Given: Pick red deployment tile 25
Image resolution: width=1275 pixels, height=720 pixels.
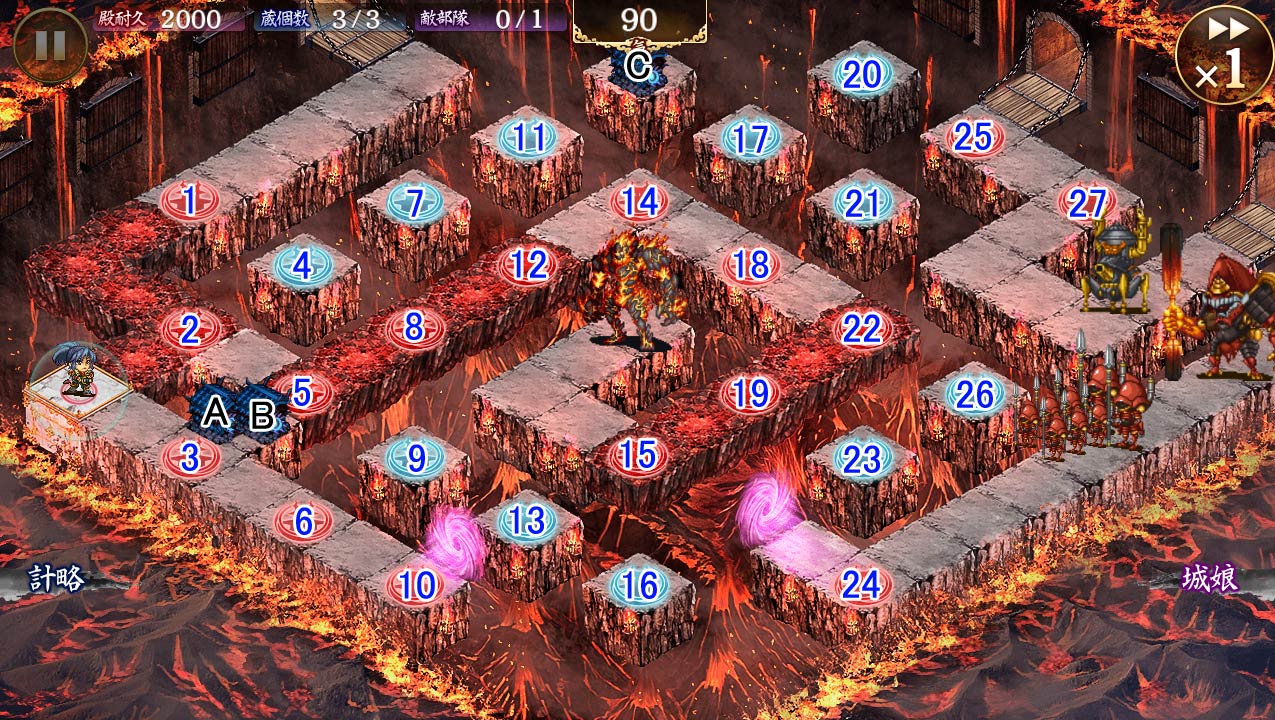Looking at the screenshot, I should (x=973, y=138).
